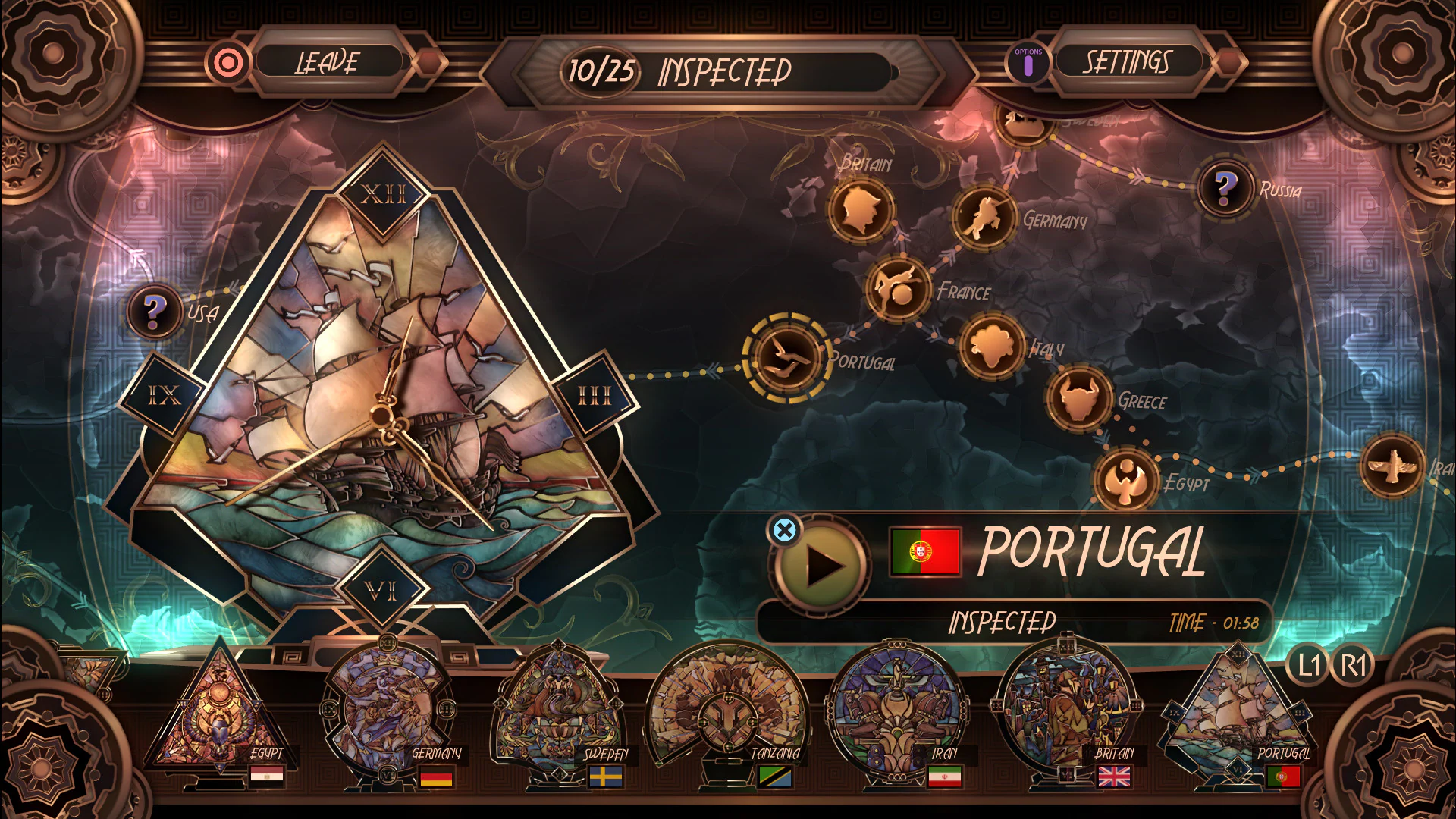Screen dimensions: 1456x819
Task: Reveal the hidden Russia question mark puzzle
Action: click(1225, 186)
